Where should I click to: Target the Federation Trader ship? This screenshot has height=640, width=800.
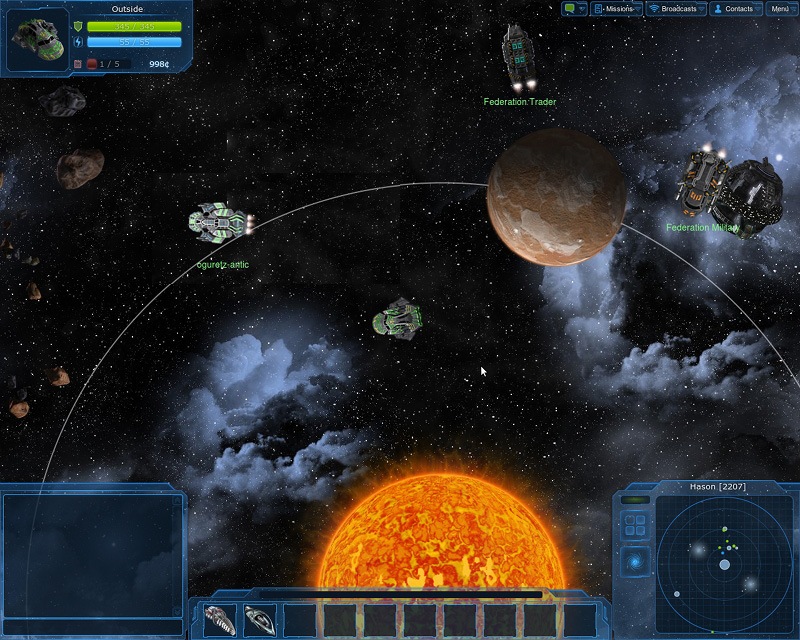pos(519,57)
